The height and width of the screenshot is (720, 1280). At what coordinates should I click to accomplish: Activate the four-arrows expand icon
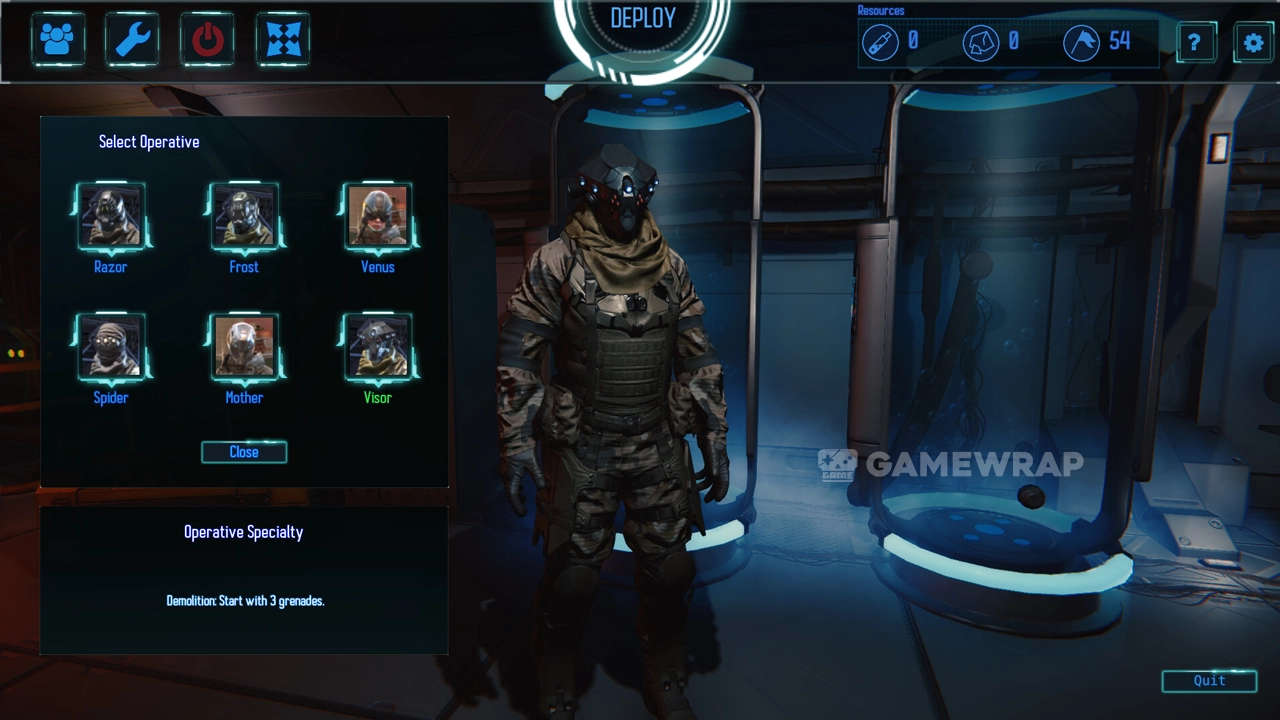click(x=283, y=40)
